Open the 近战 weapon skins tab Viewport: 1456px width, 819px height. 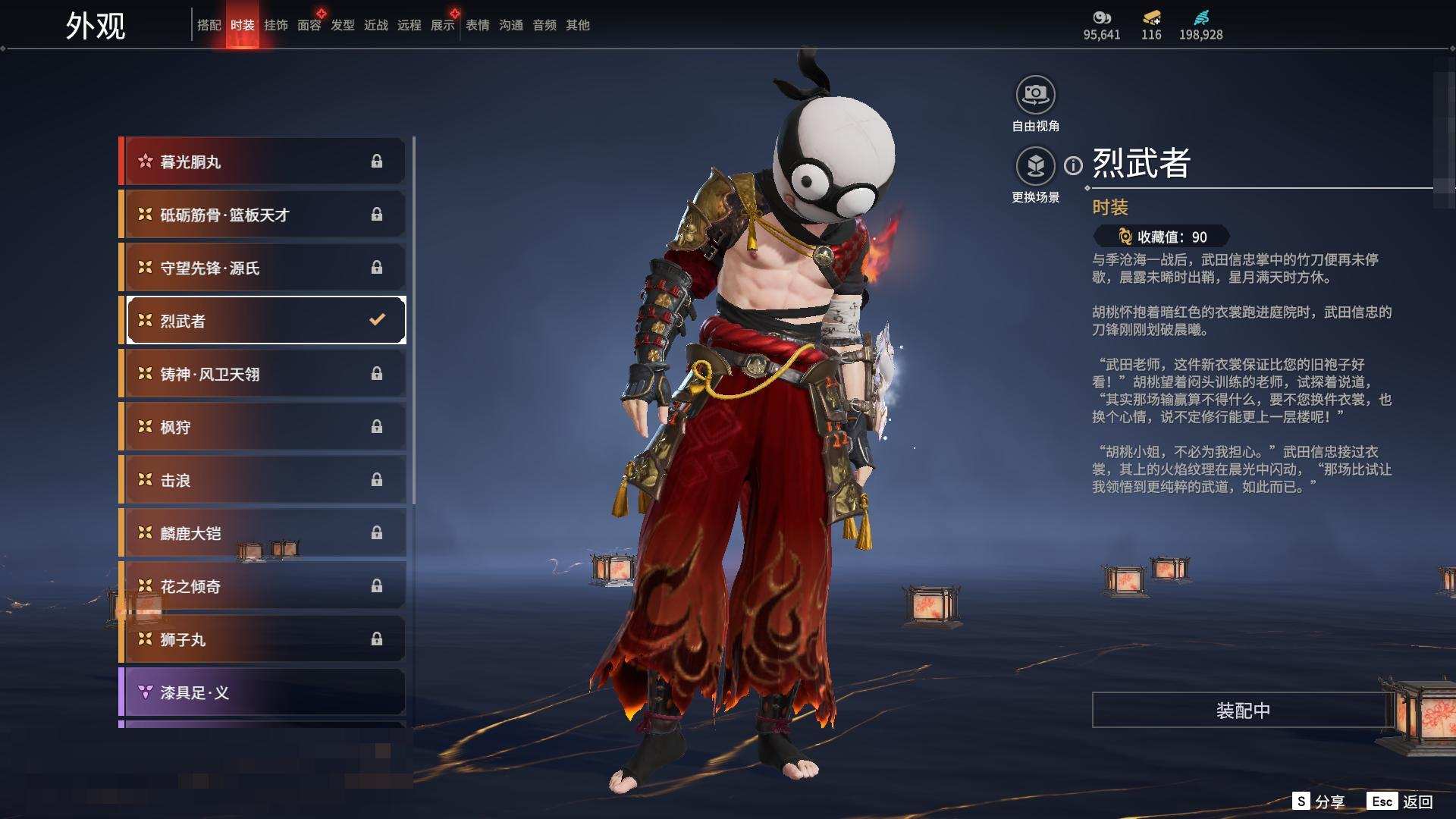pyautogui.click(x=375, y=25)
